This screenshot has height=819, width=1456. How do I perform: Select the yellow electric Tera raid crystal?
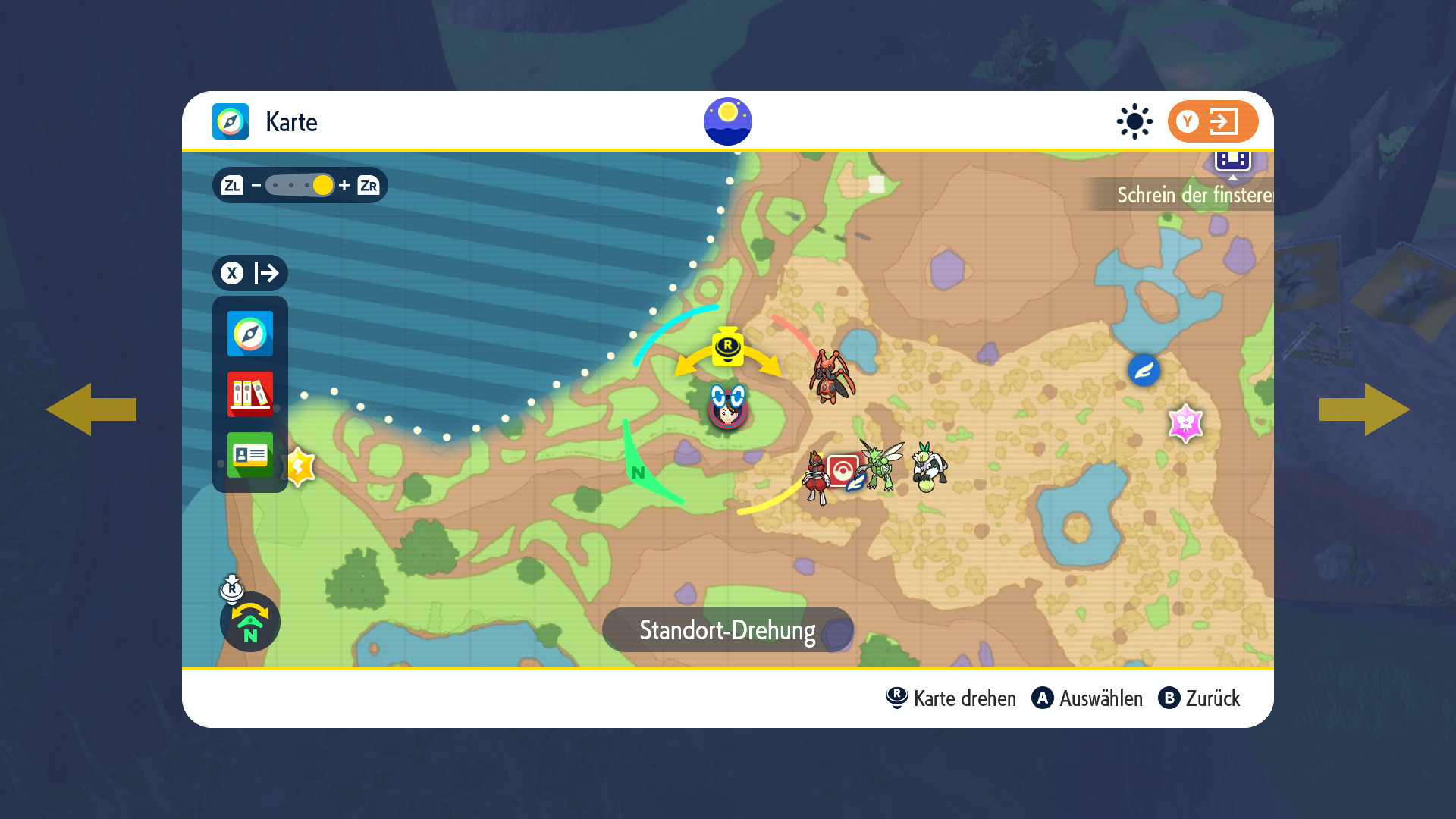(300, 466)
